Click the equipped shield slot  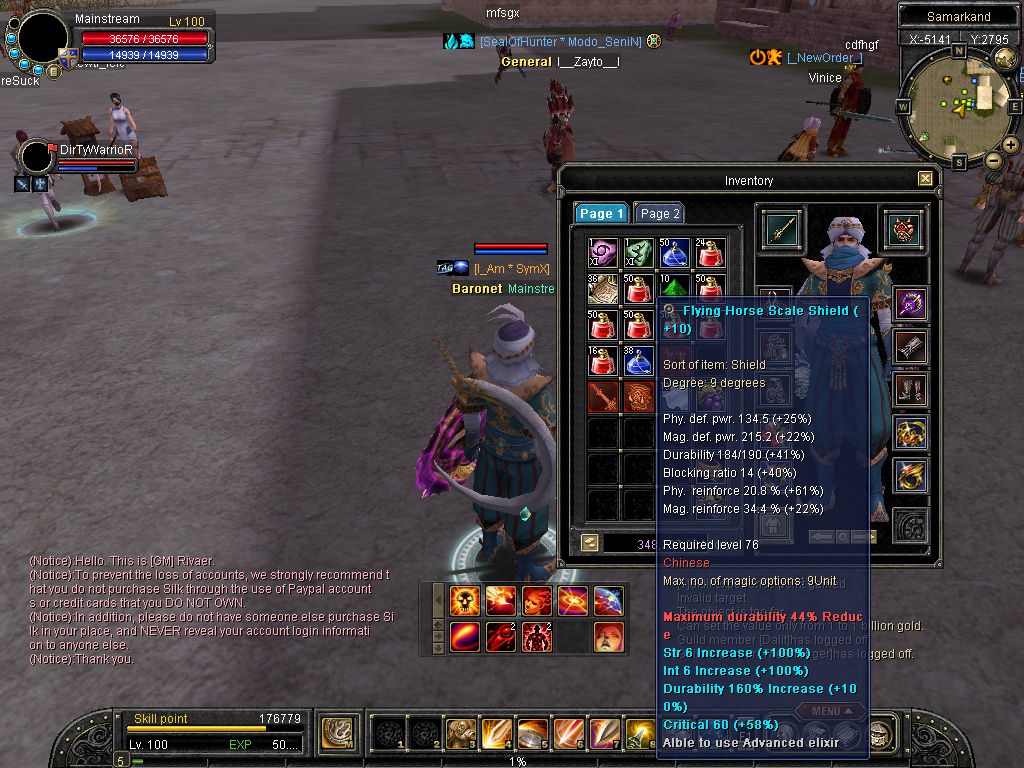pos(903,229)
